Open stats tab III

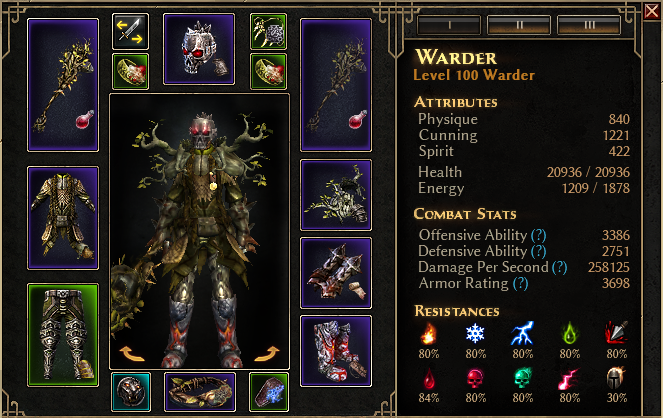[591, 22]
